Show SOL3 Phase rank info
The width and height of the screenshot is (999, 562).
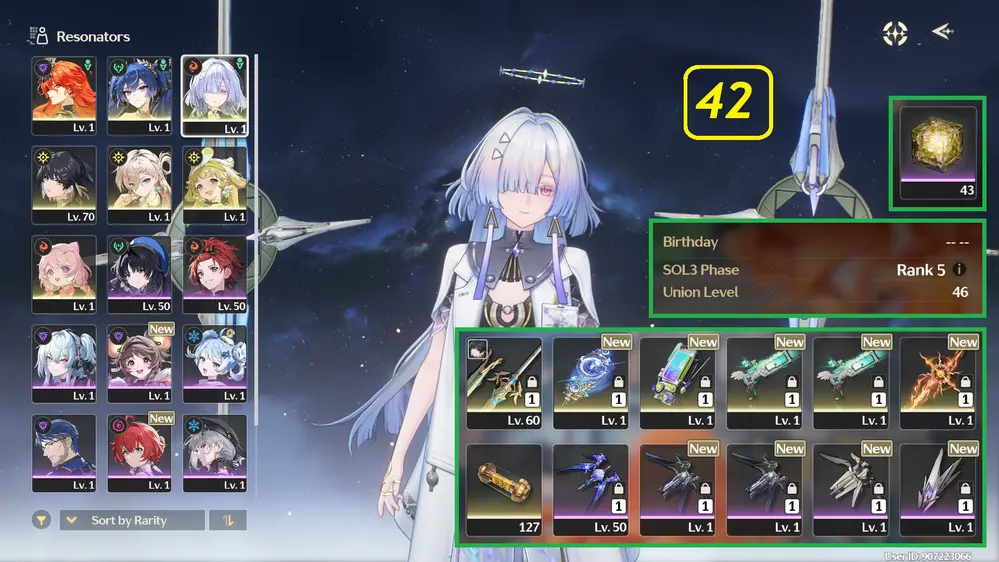[960, 270]
